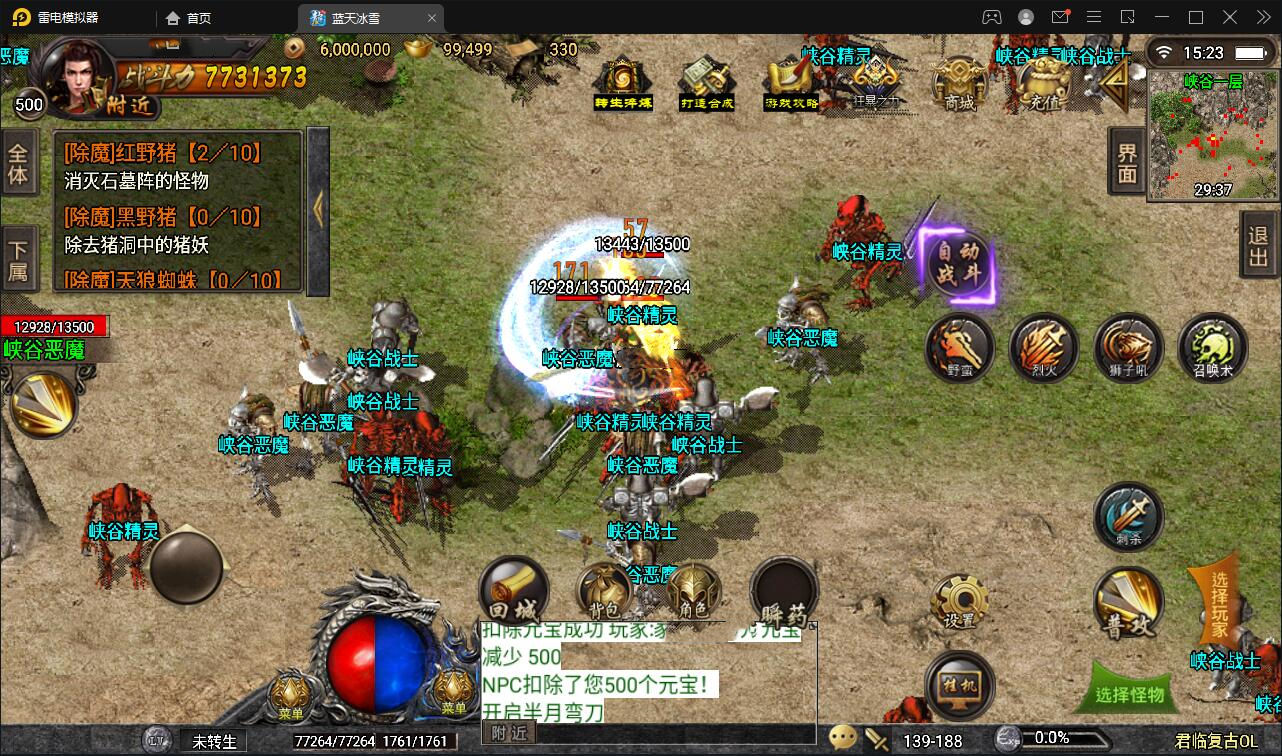This screenshot has height=756, width=1282.
Task: Open the 打造合成 crafting icon
Action: [x=707, y=80]
